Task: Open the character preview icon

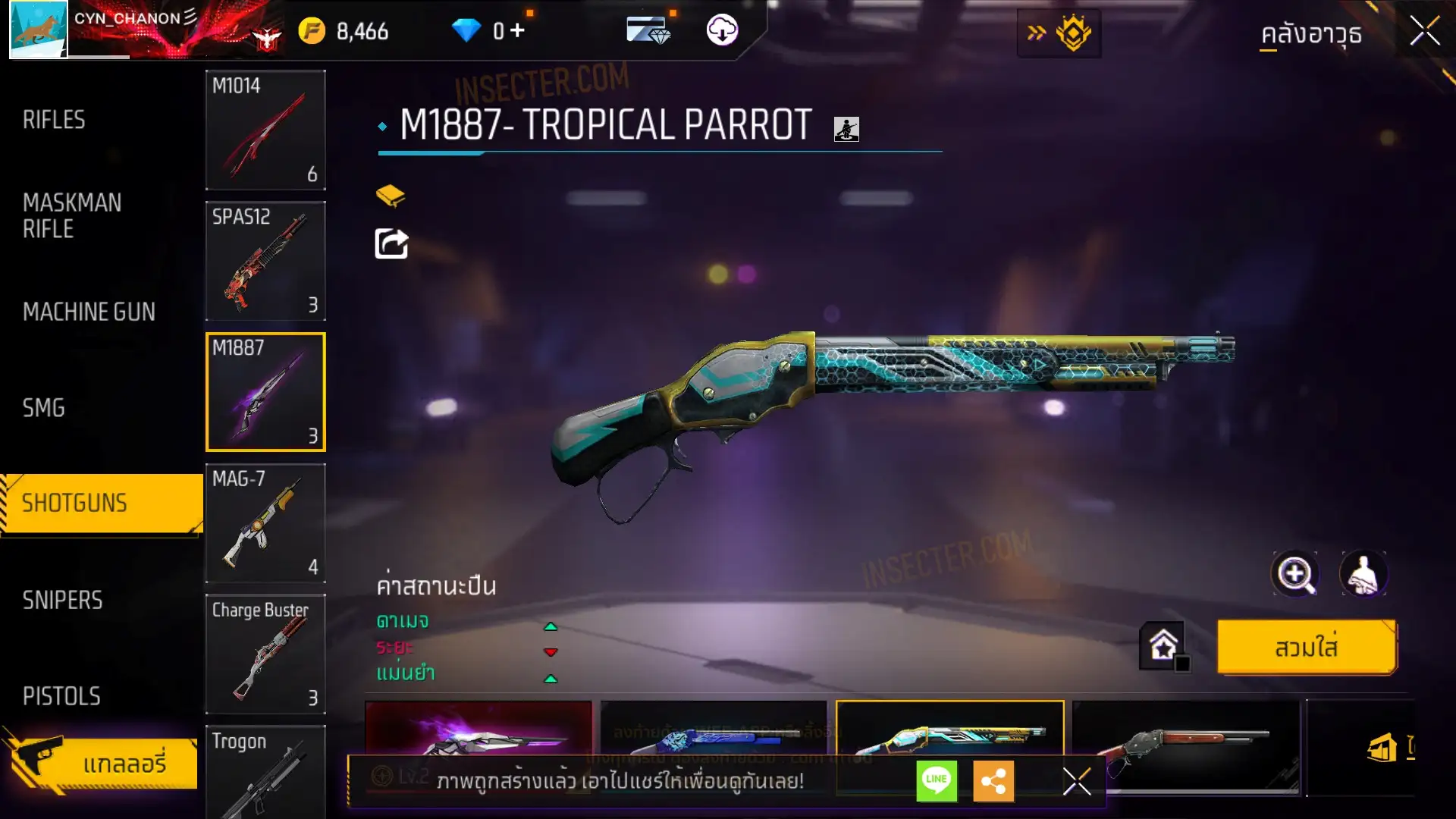Action: click(x=1363, y=574)
